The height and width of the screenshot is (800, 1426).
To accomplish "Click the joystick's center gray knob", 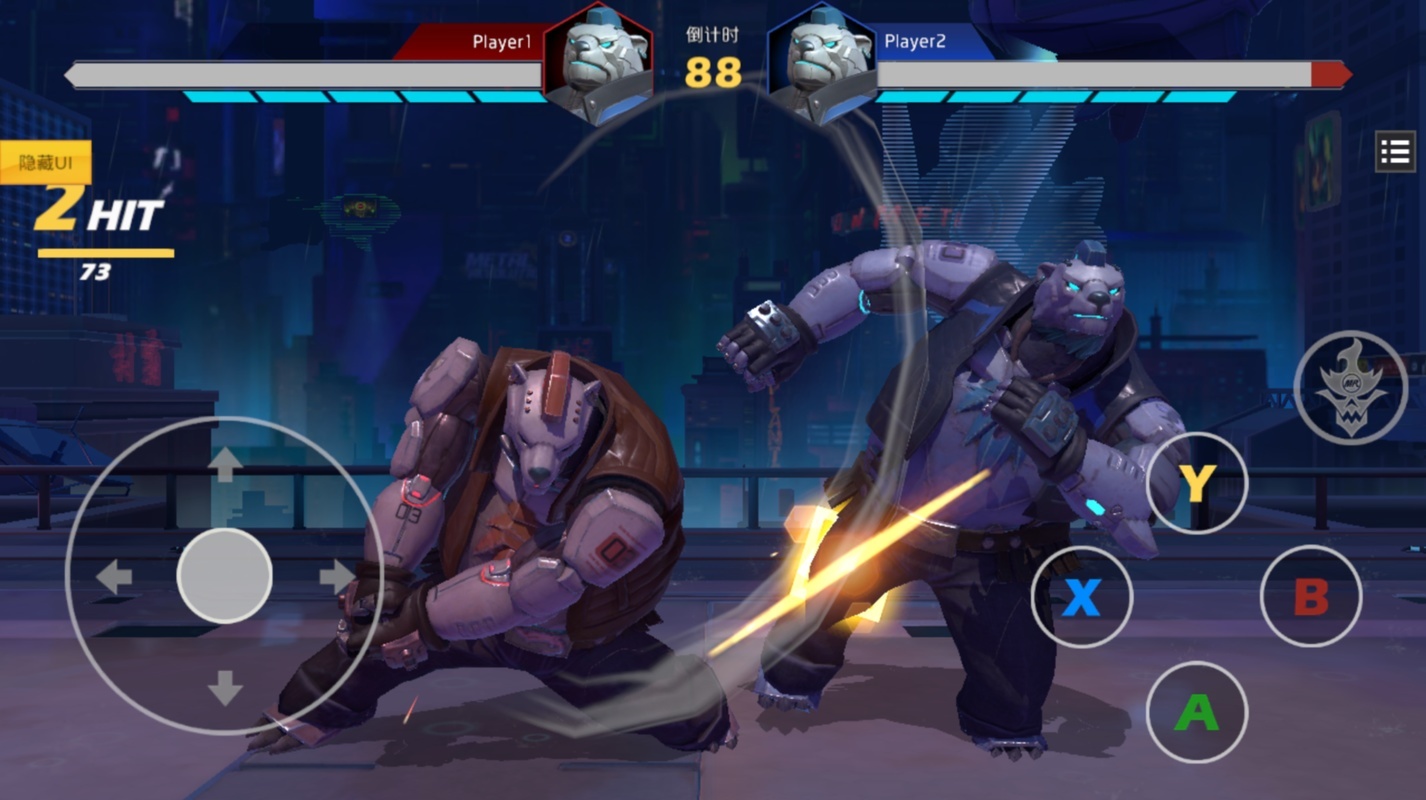I will [224, 576].
